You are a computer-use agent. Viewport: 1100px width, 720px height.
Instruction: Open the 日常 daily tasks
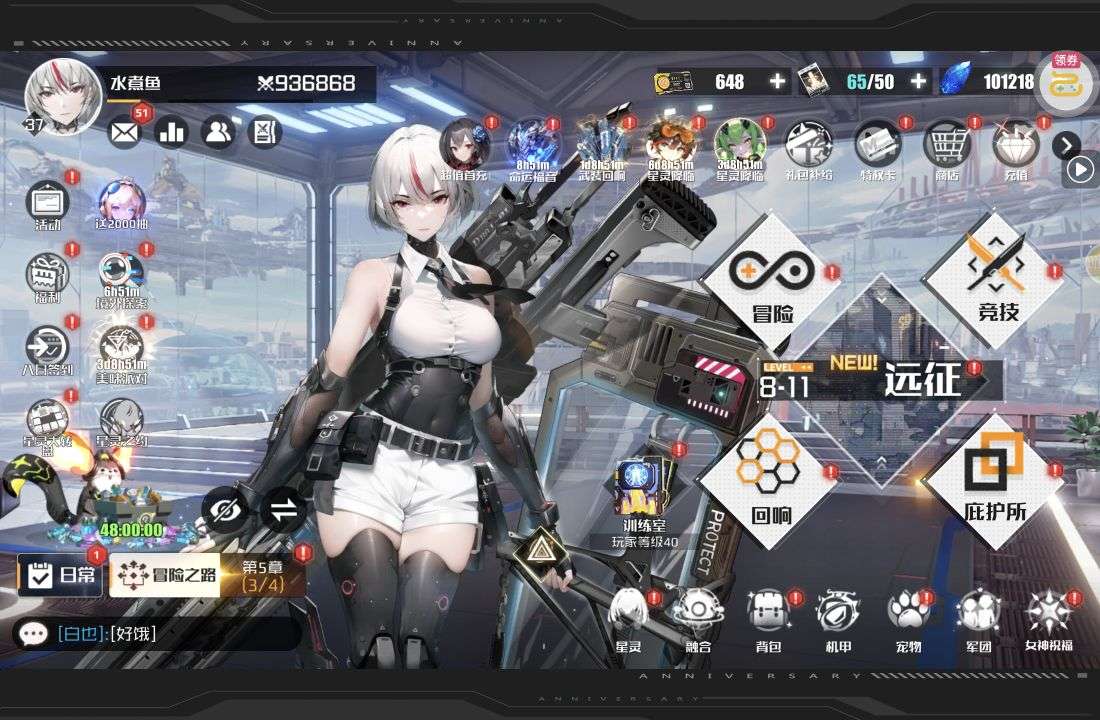[x=60, y=575]
